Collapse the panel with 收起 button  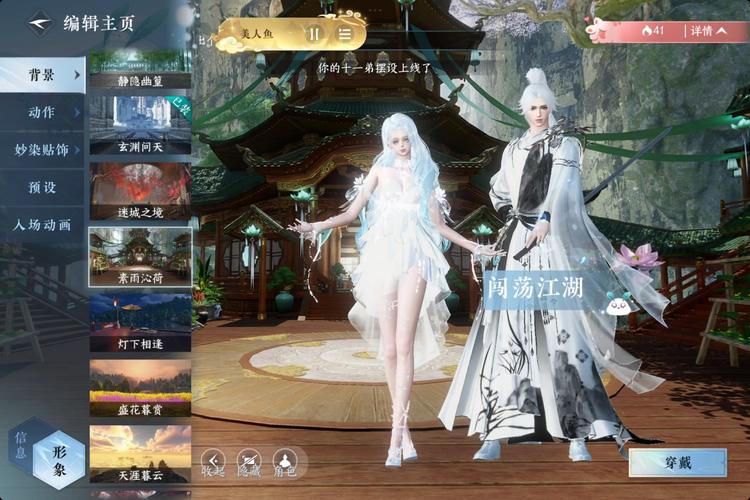213,463
